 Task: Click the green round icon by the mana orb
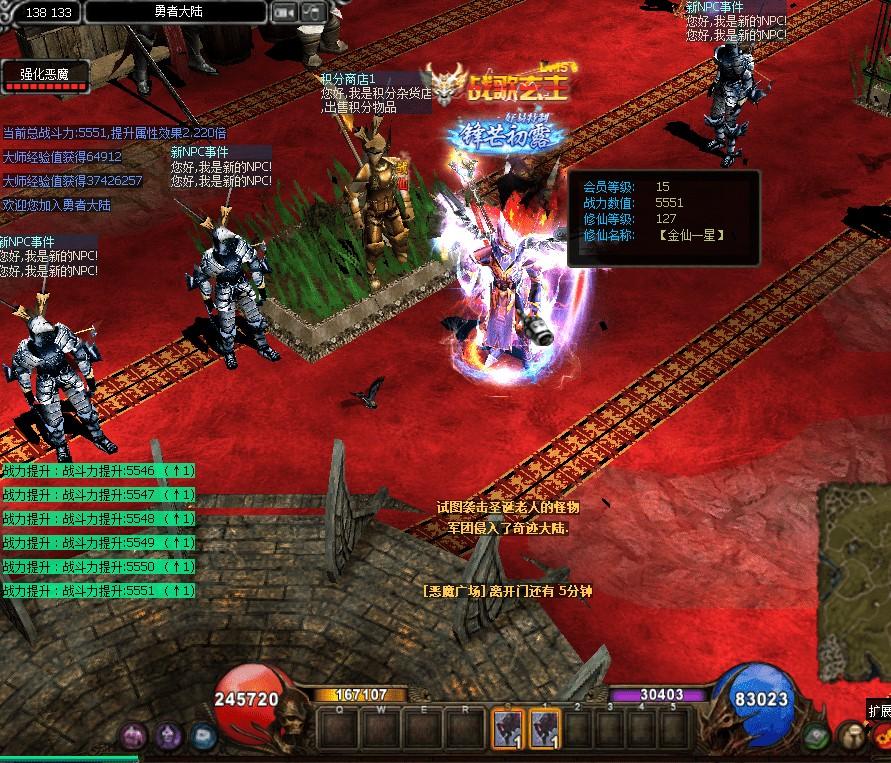[x=816, y=737]
